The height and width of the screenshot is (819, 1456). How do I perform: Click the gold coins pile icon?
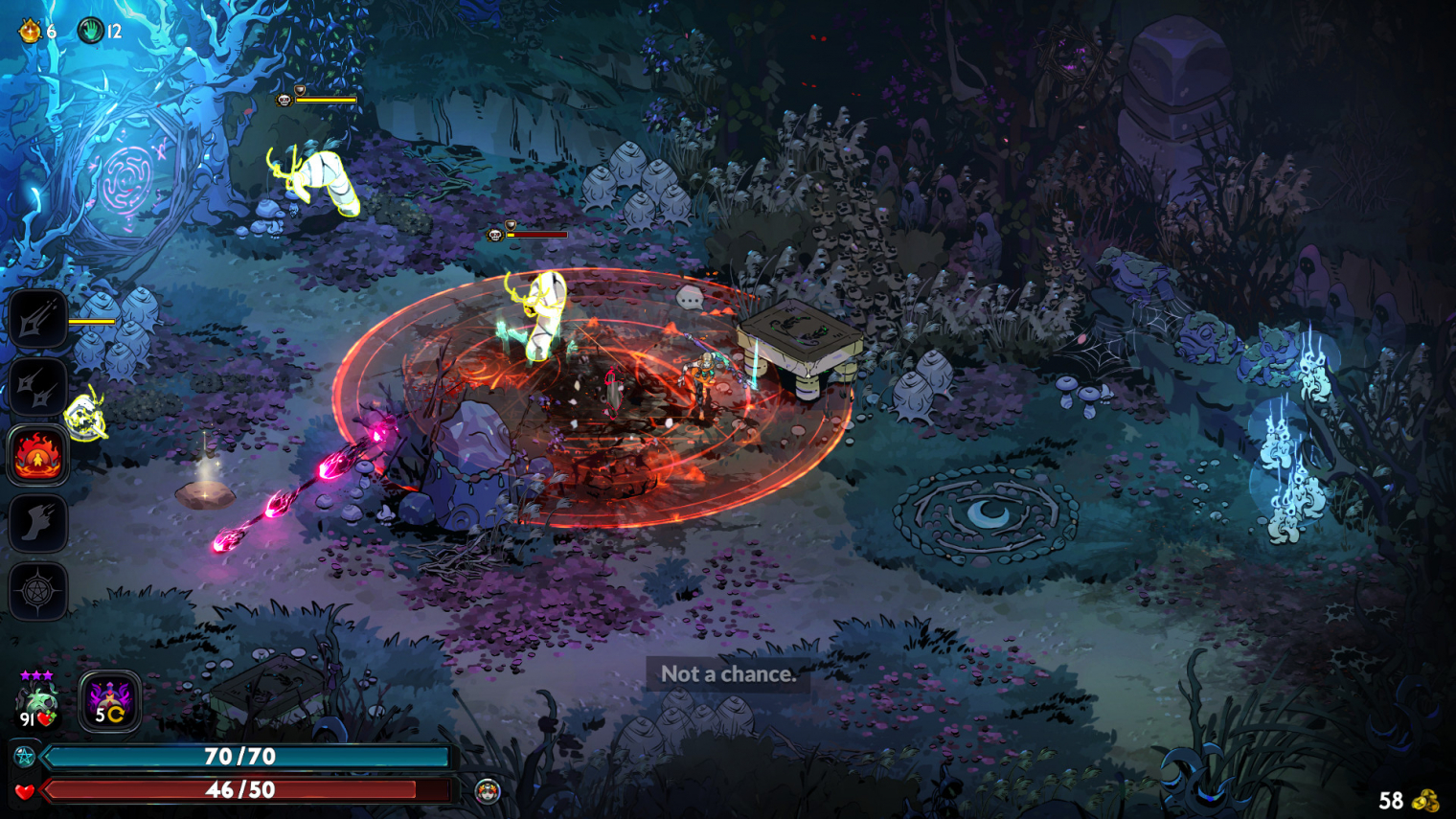pyautogui.click(x=1425, y=800)
